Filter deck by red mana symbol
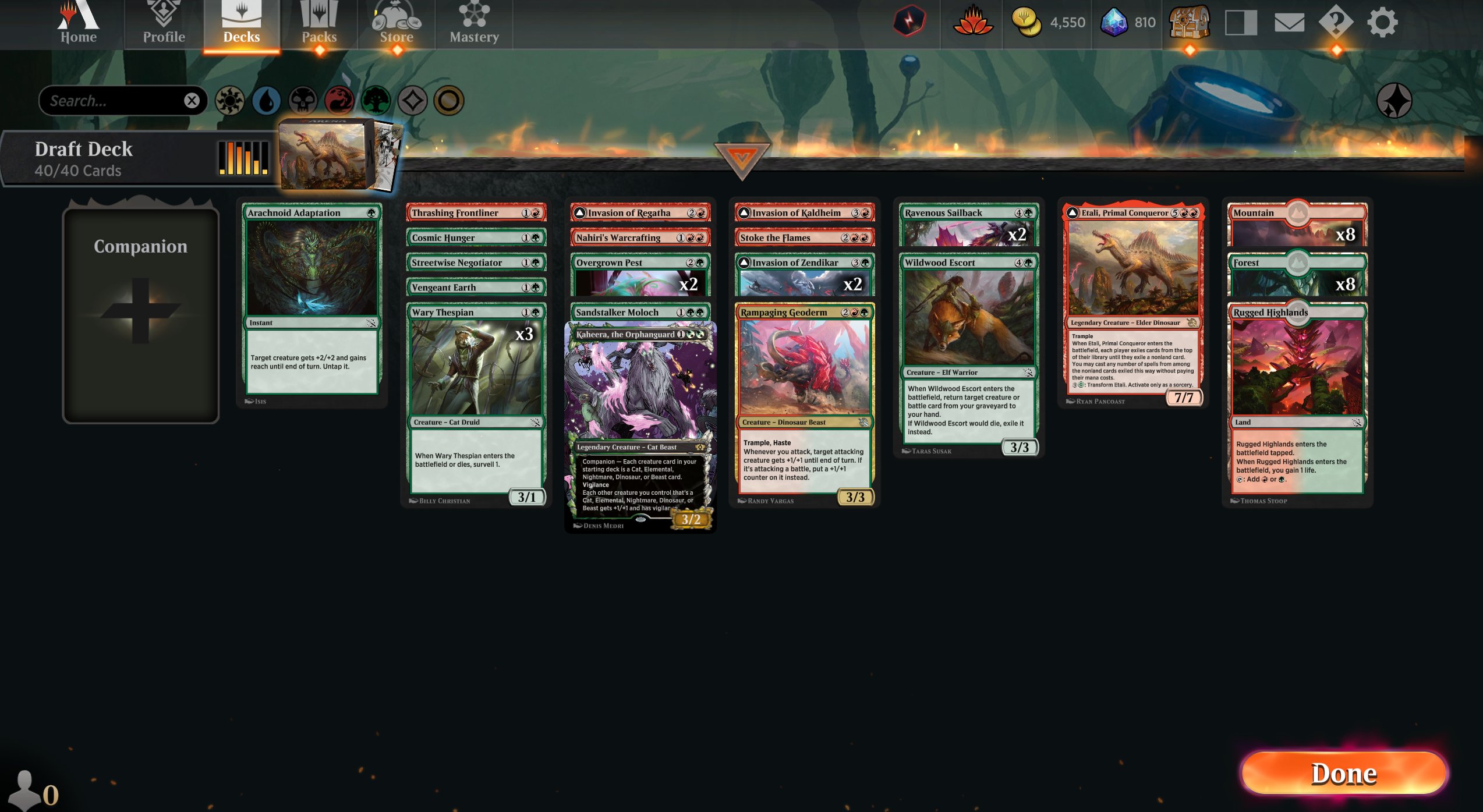The width and height of the screenshot is (1483, 812). click(x=339, y=100)
